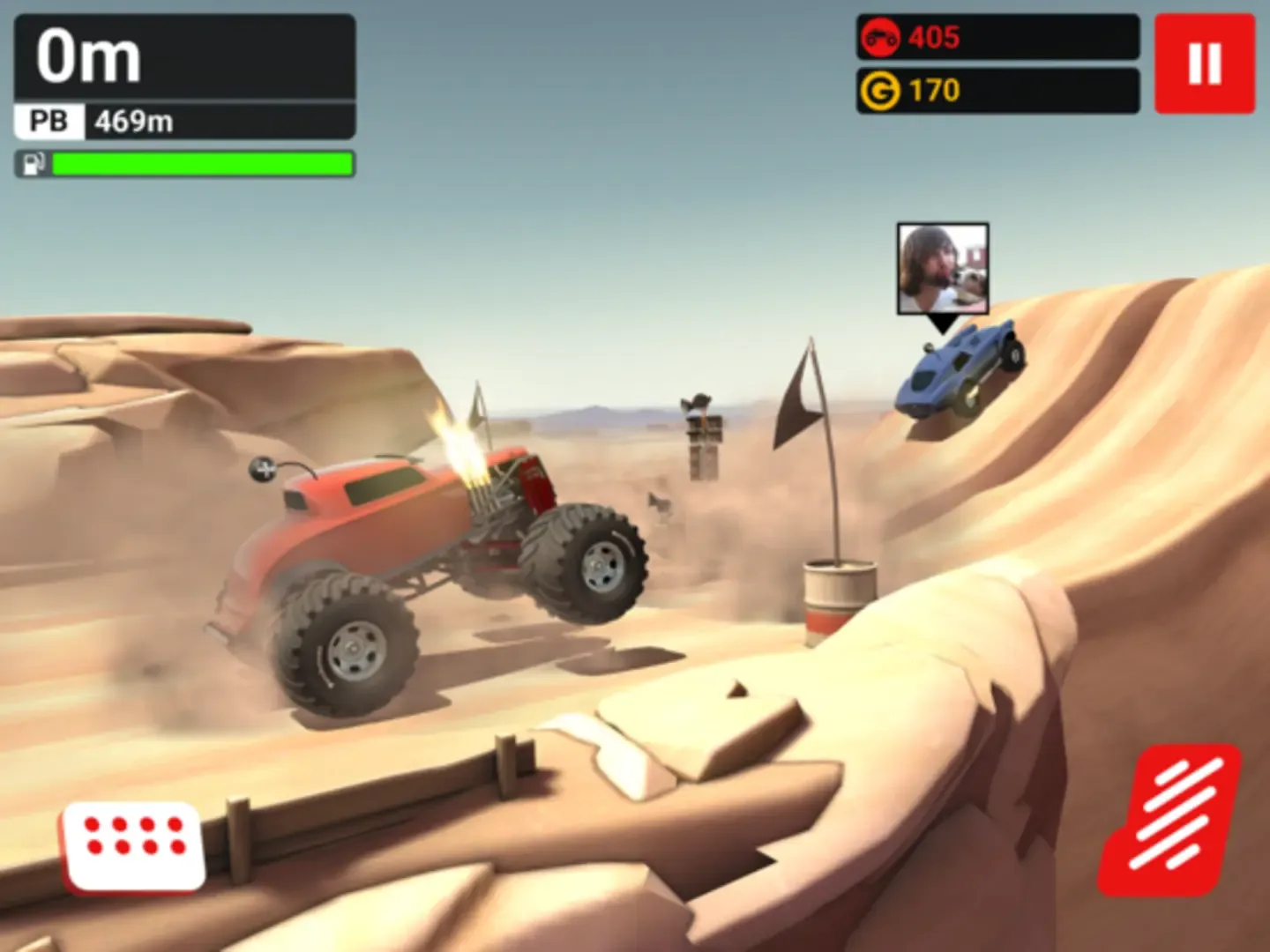Click the PB badge icon
The height and width of the screenshot is (952, 1270).
49,120
